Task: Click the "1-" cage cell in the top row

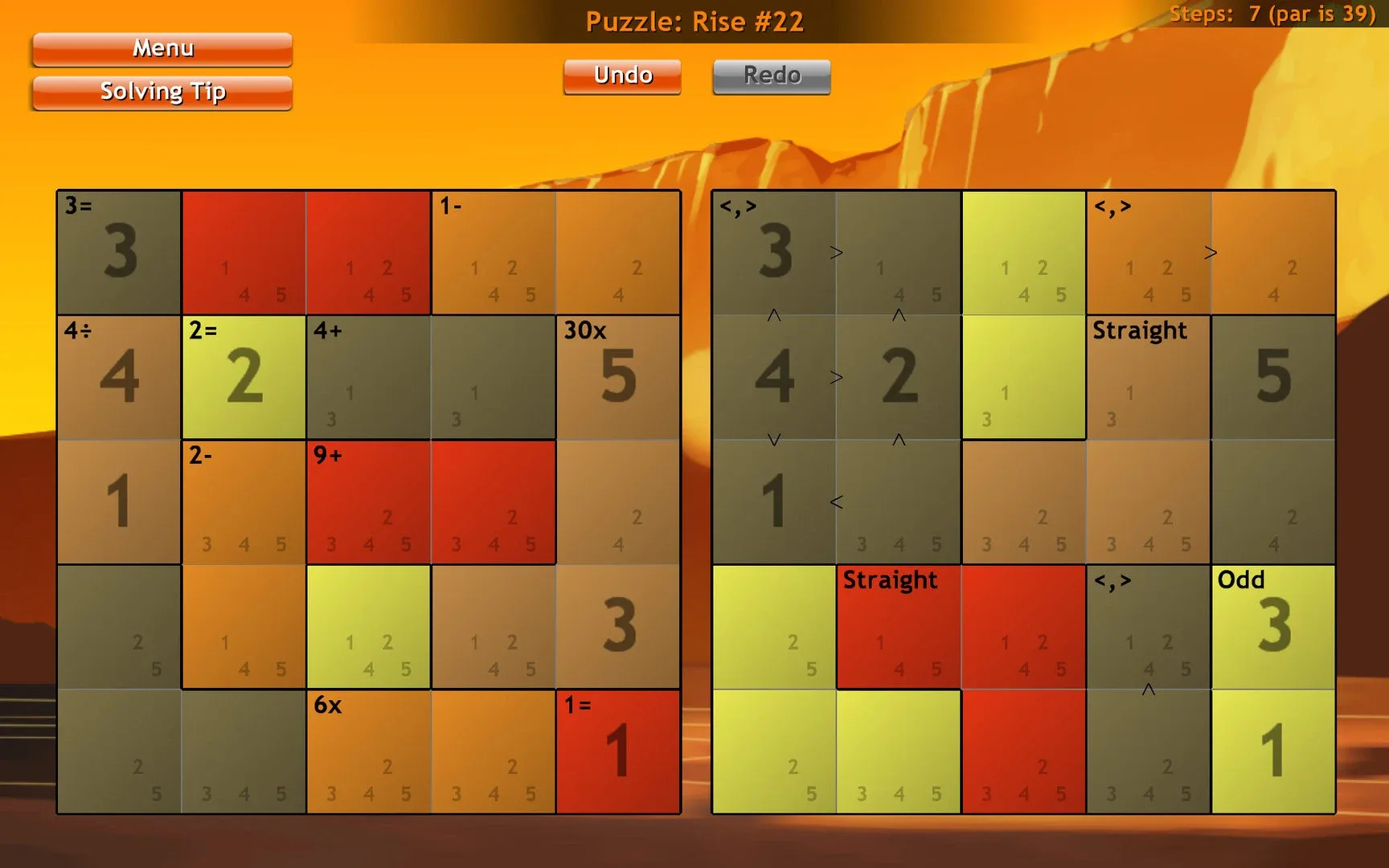Action: (494, 253)
